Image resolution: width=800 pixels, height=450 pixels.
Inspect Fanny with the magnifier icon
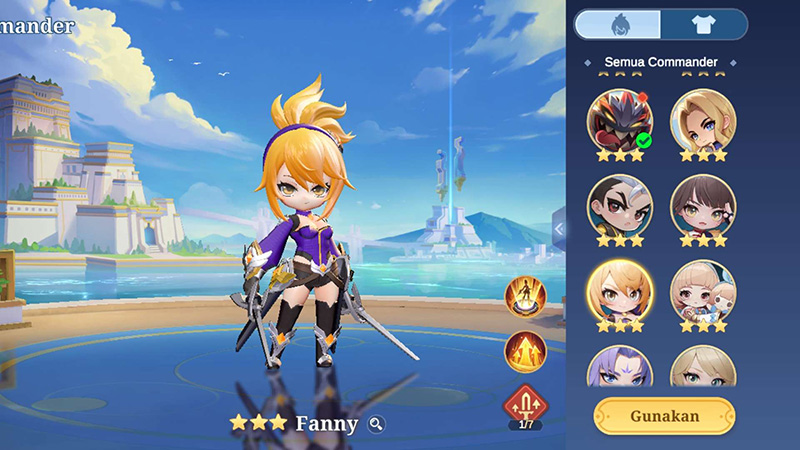click(x=376, y=424)
